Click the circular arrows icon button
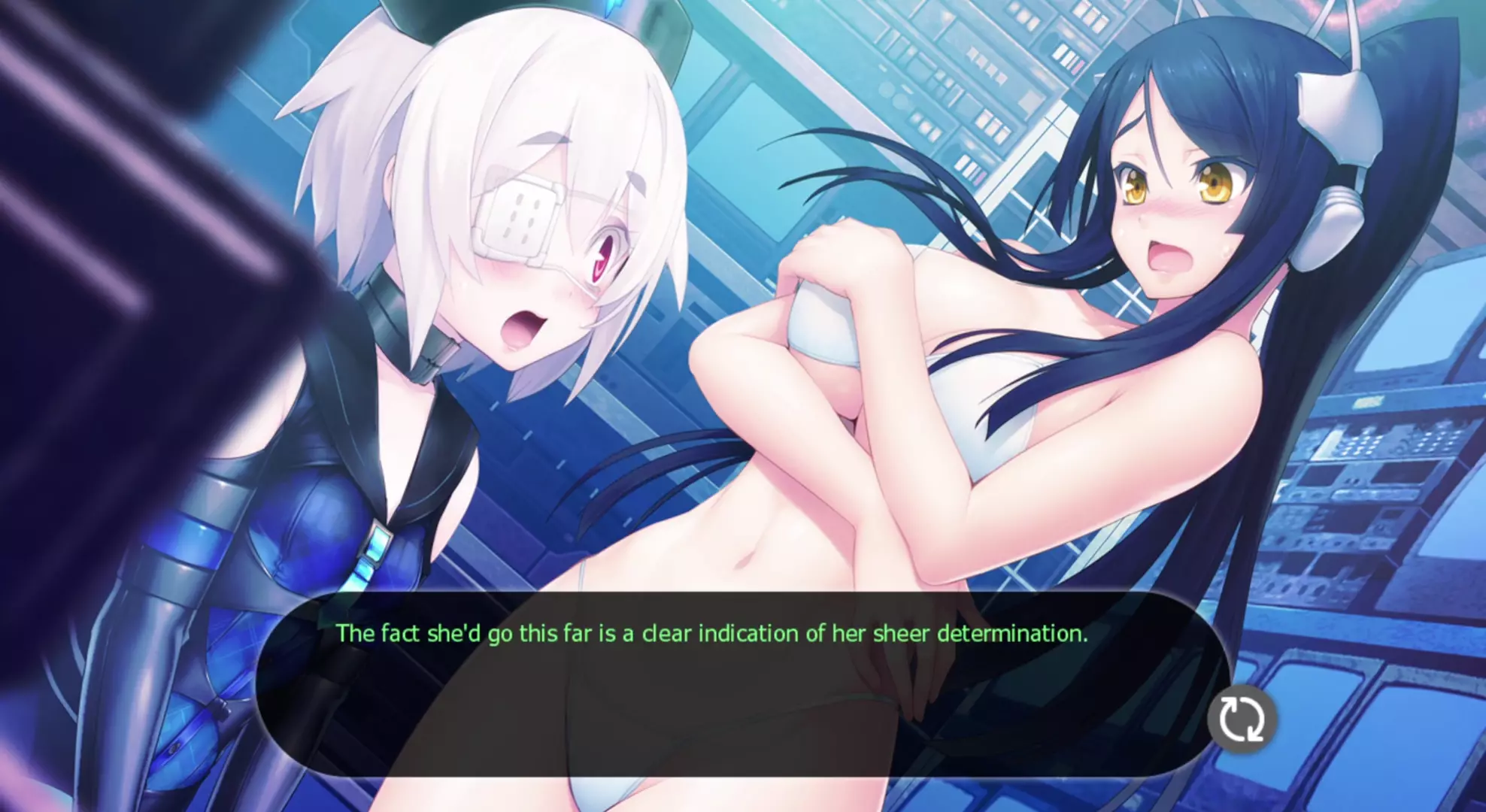Viewport: 1486px width, 812px height. tap(1242, 720)
